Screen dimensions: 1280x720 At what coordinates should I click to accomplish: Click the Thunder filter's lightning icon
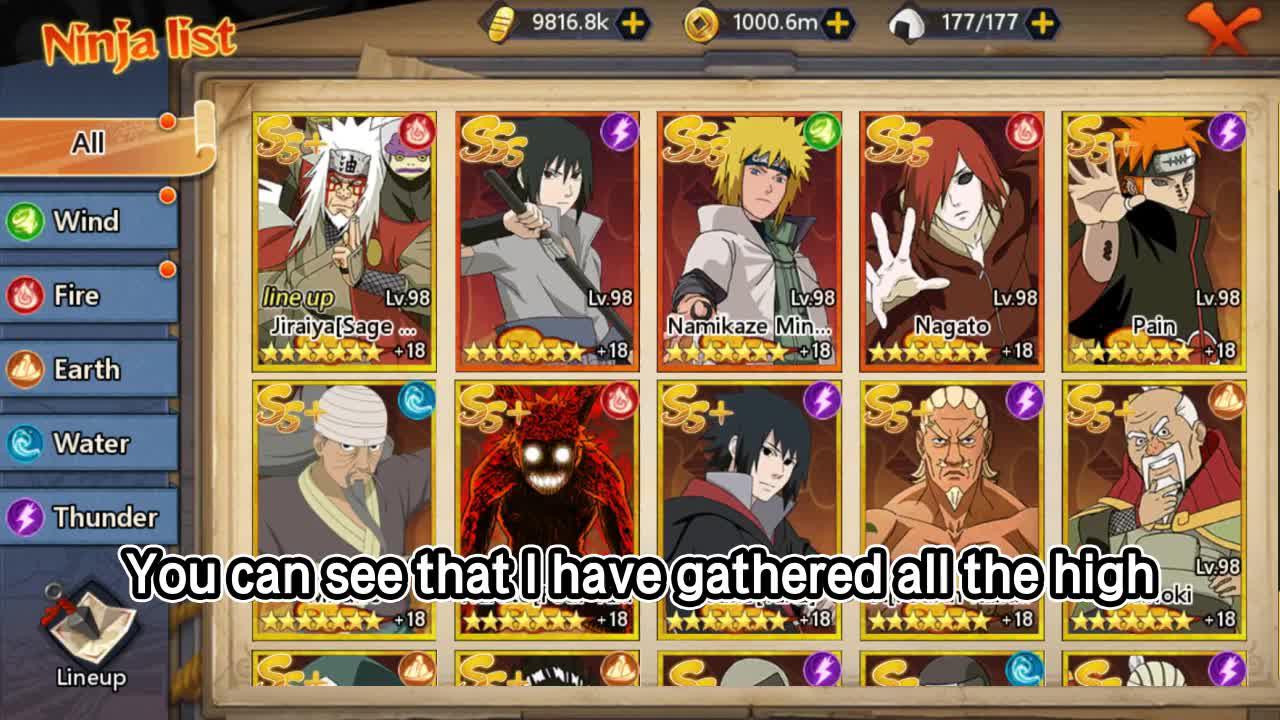tap(24, 517)
